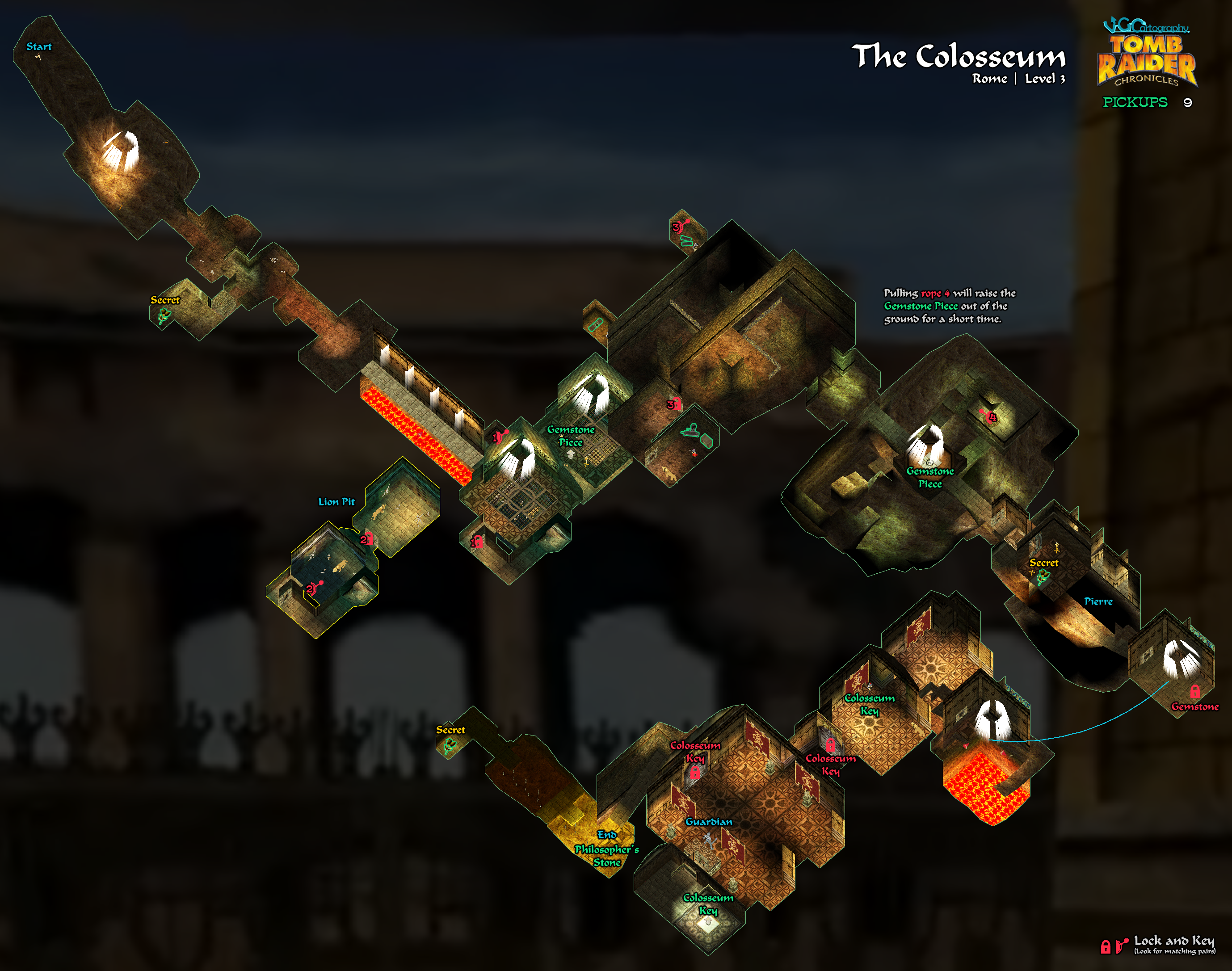The width and height of the screenshot is (1232, 971).
Task: Select the Pierre marker
Action: coord(1098,601)
